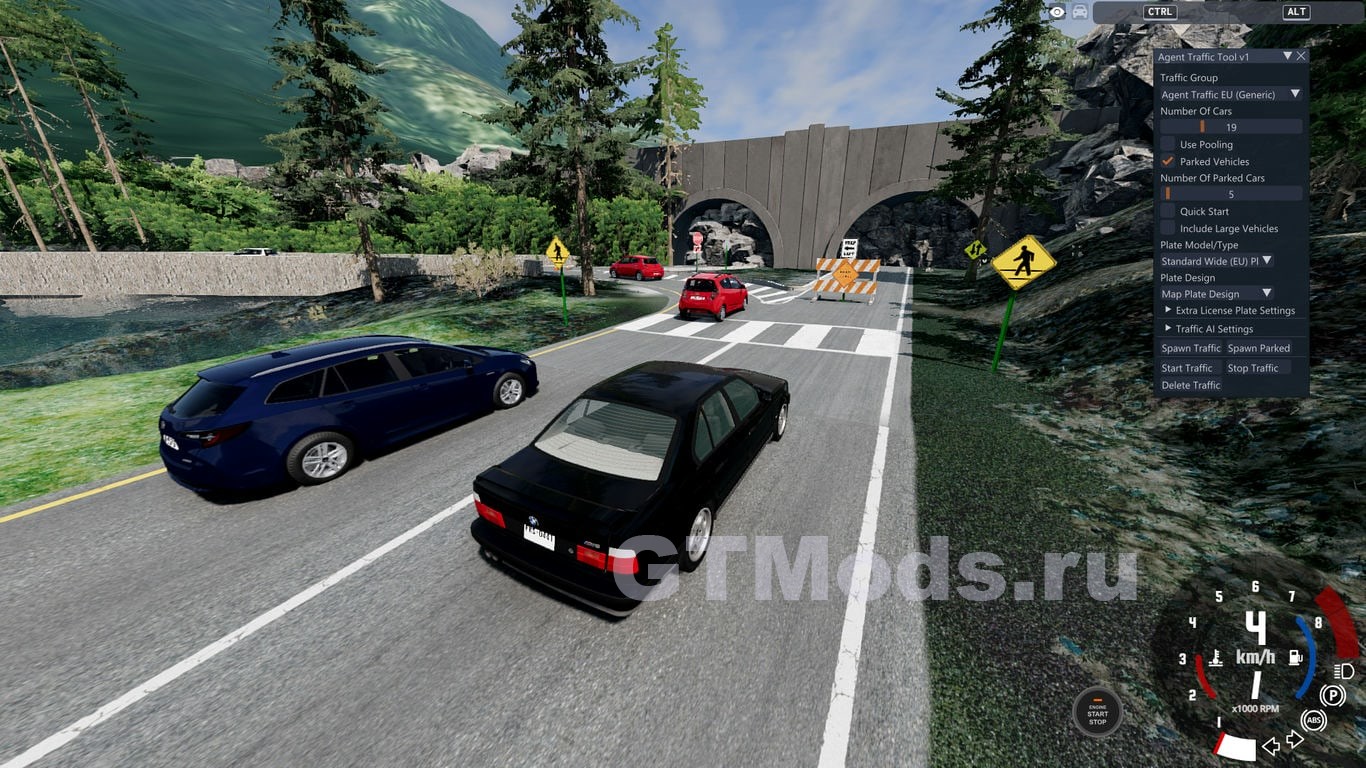The height and width of the screenshot is (768, 1366).
Task: Click the Spawn Traffic button
Action: tap(1190, 348)
